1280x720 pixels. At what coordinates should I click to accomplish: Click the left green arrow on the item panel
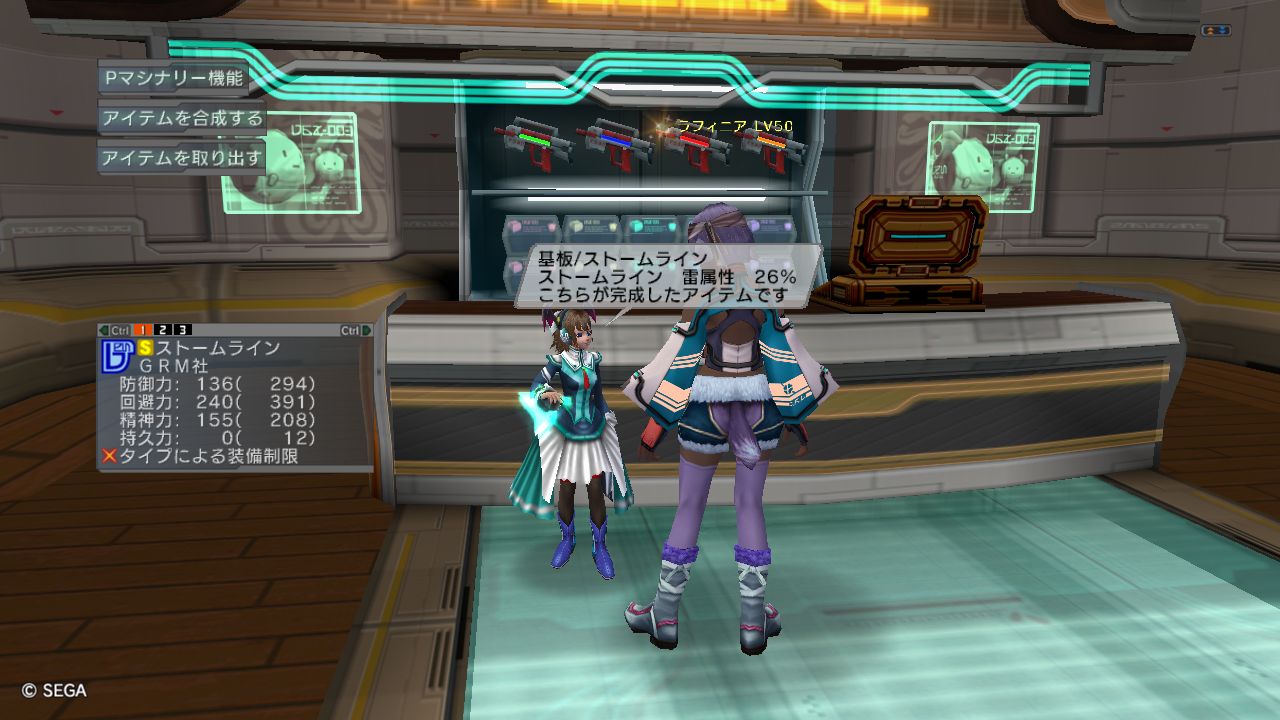tap(103, 330)
